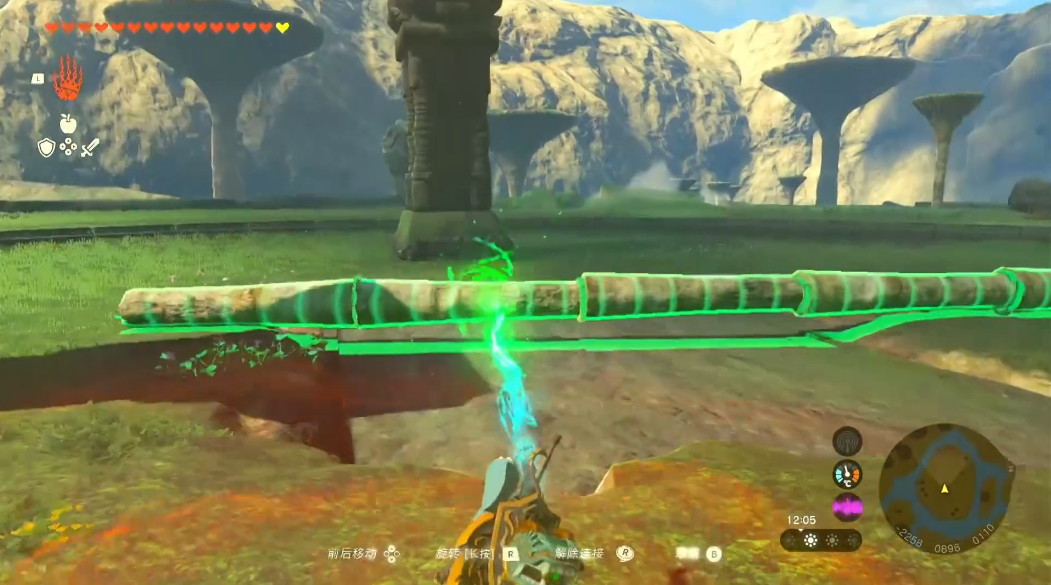Open the circular minimap
1051x585 pixels.
point(945,488)
